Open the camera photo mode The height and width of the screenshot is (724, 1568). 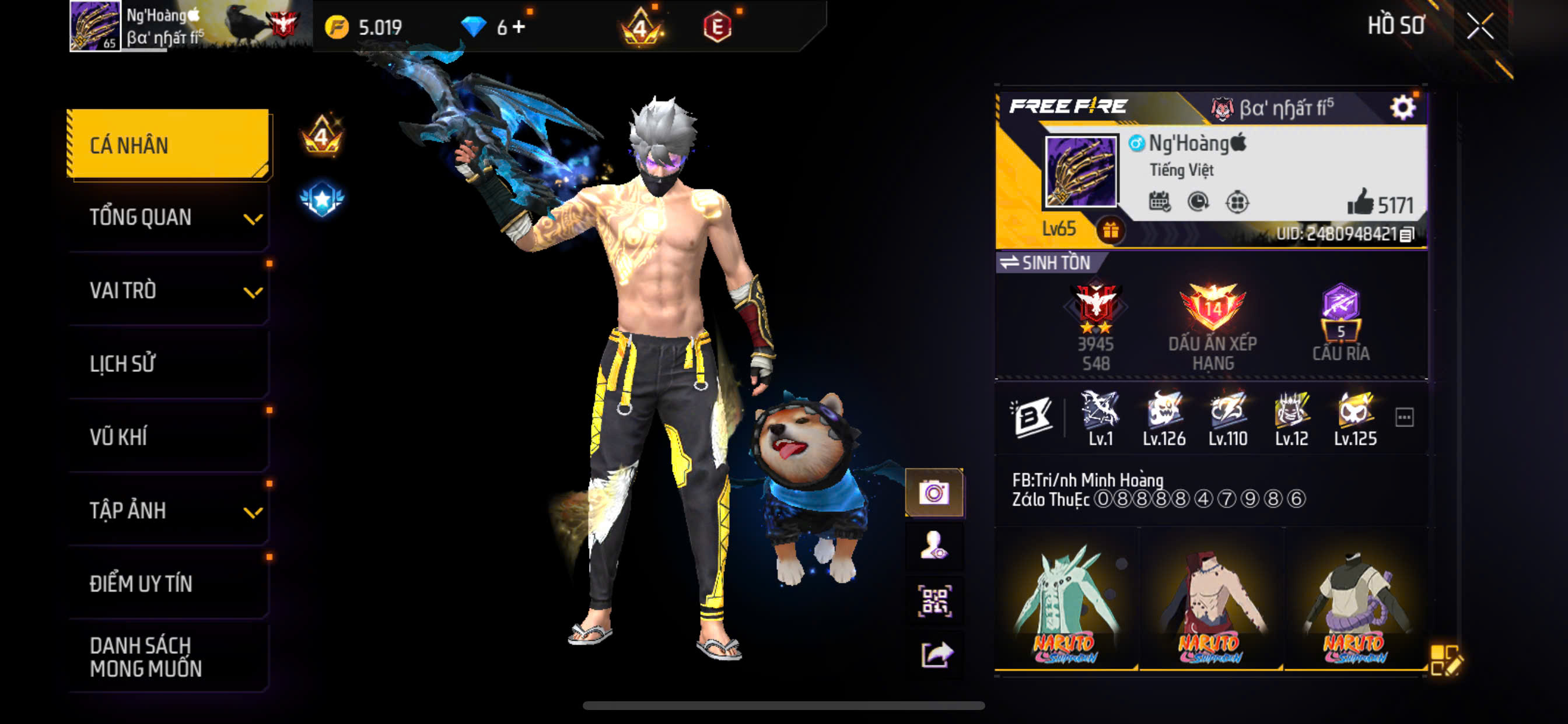coord(934,492)
